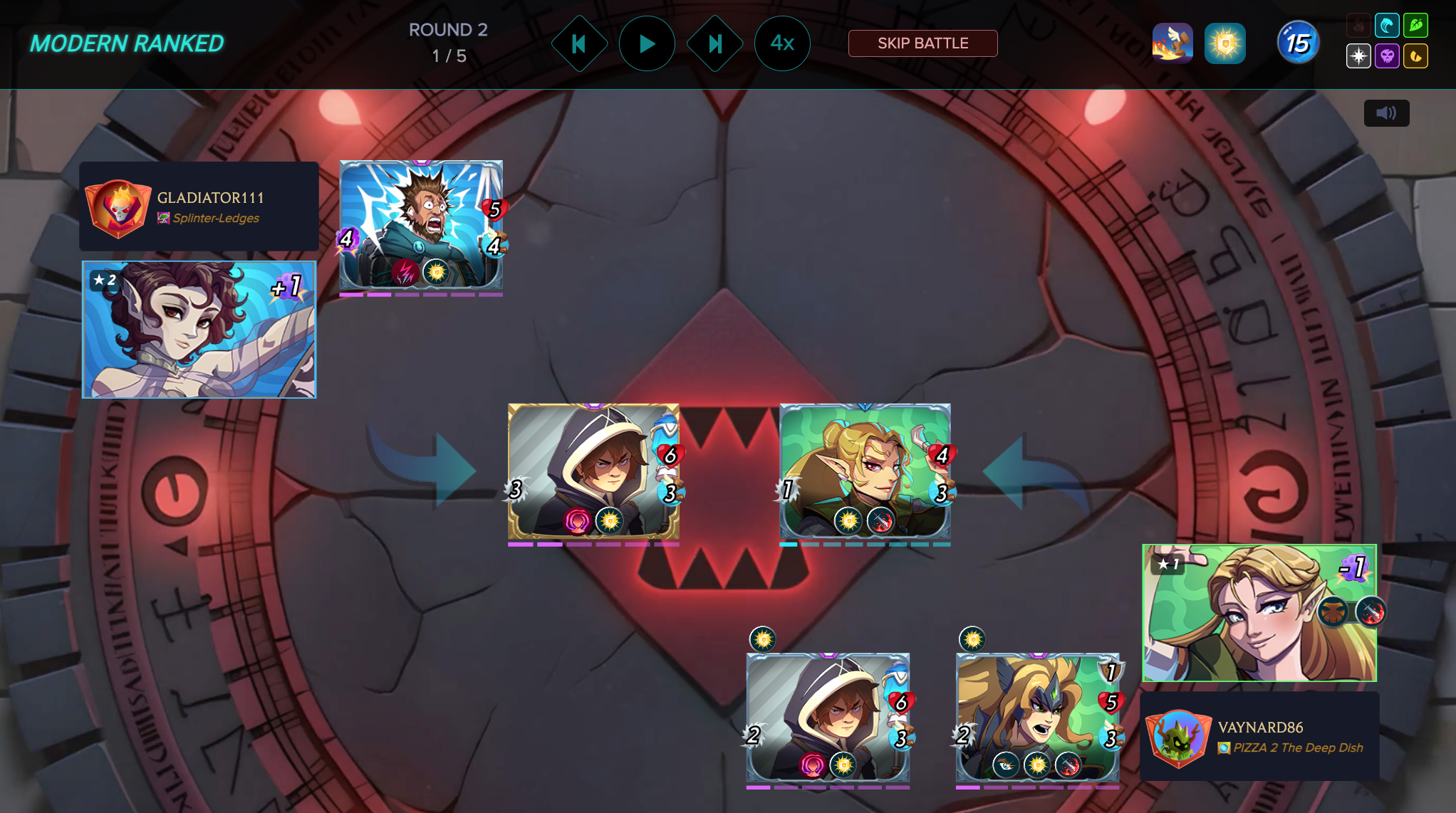Jump back to the previous round

[579, 44]
